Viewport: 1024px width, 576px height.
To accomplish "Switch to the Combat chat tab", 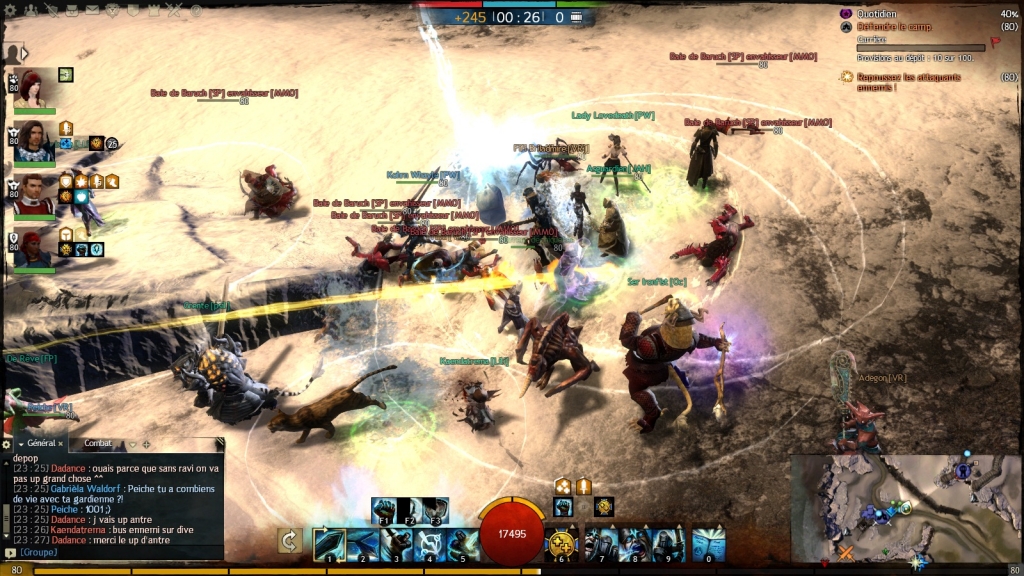I will coord(99,443).
